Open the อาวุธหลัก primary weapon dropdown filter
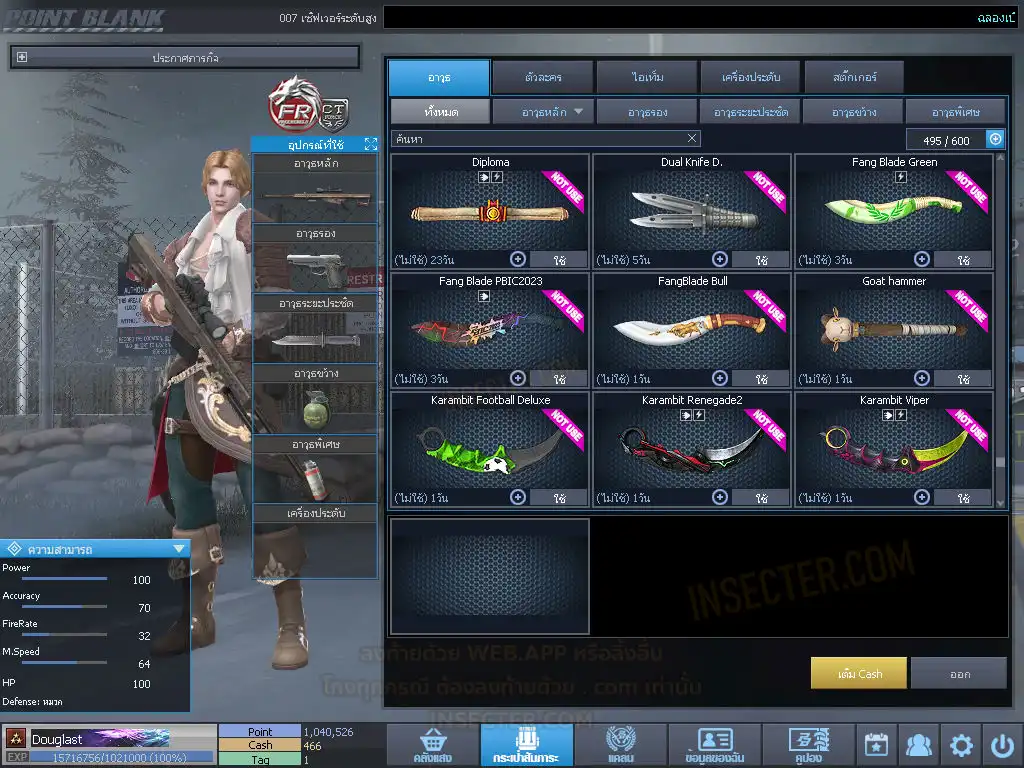This screenshot has width=1024, height=768. [543, 112]
